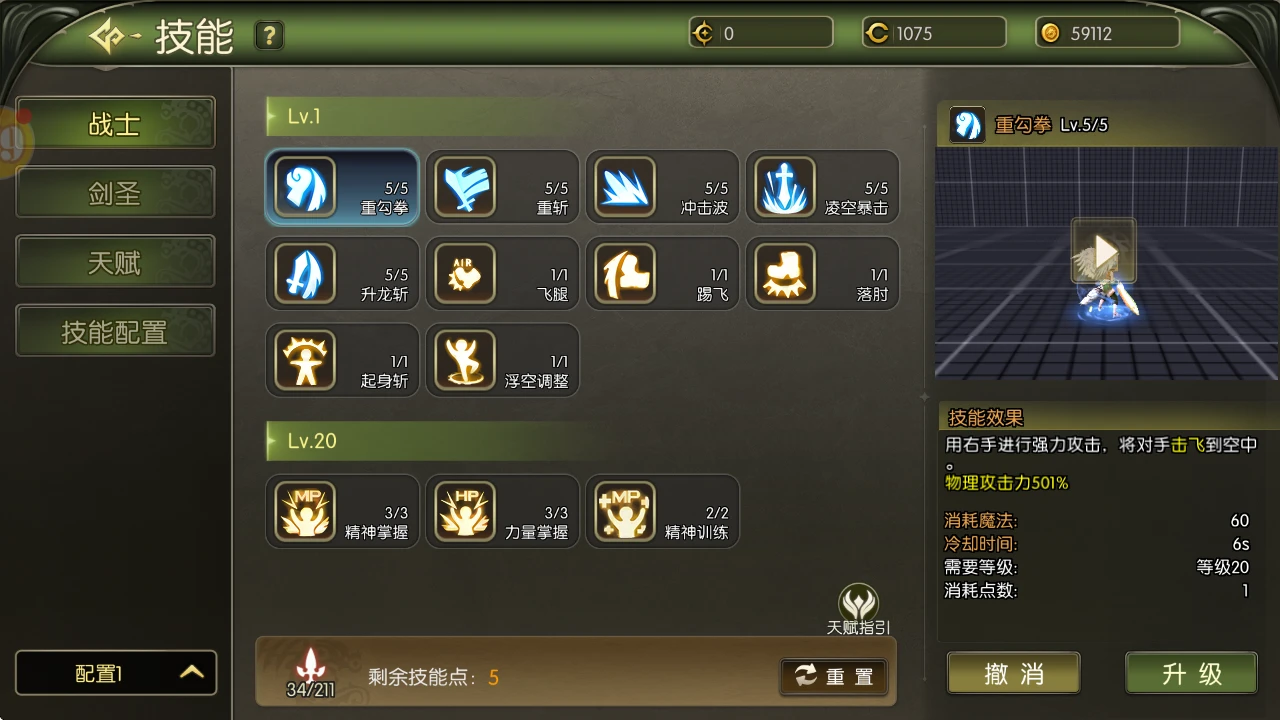Select the 重勾拳 skill

(342, 187)
